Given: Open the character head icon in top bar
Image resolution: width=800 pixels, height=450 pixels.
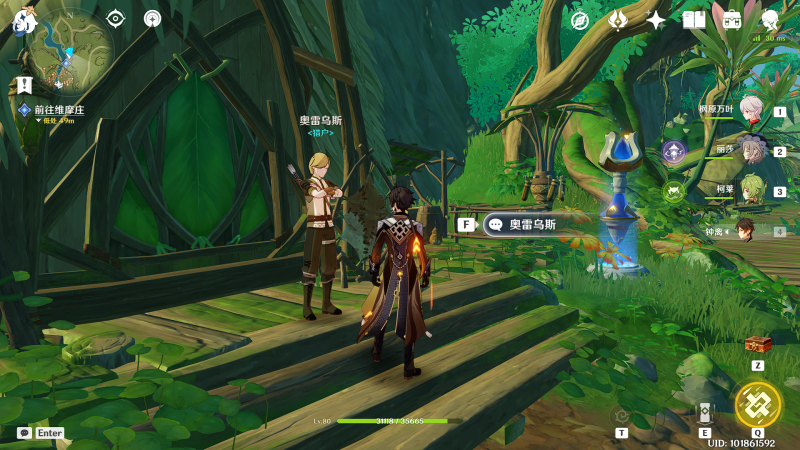Looking at the screenshot, I should [x=770, y=20].
